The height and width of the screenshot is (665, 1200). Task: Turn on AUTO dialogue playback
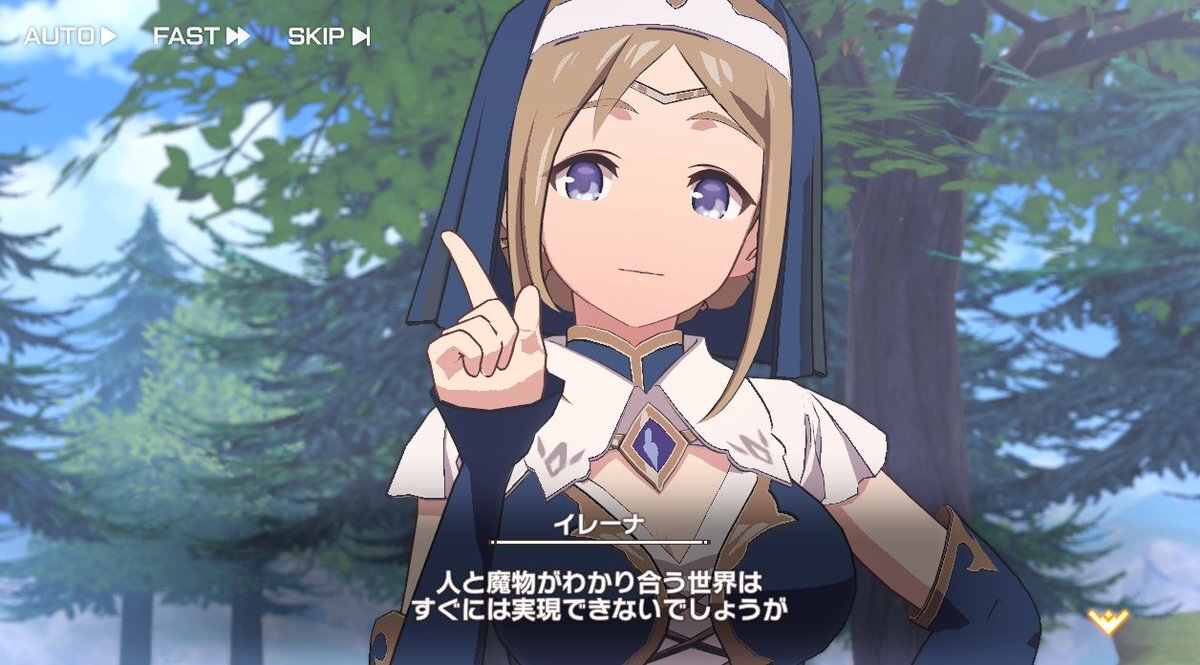pos(70,37)
